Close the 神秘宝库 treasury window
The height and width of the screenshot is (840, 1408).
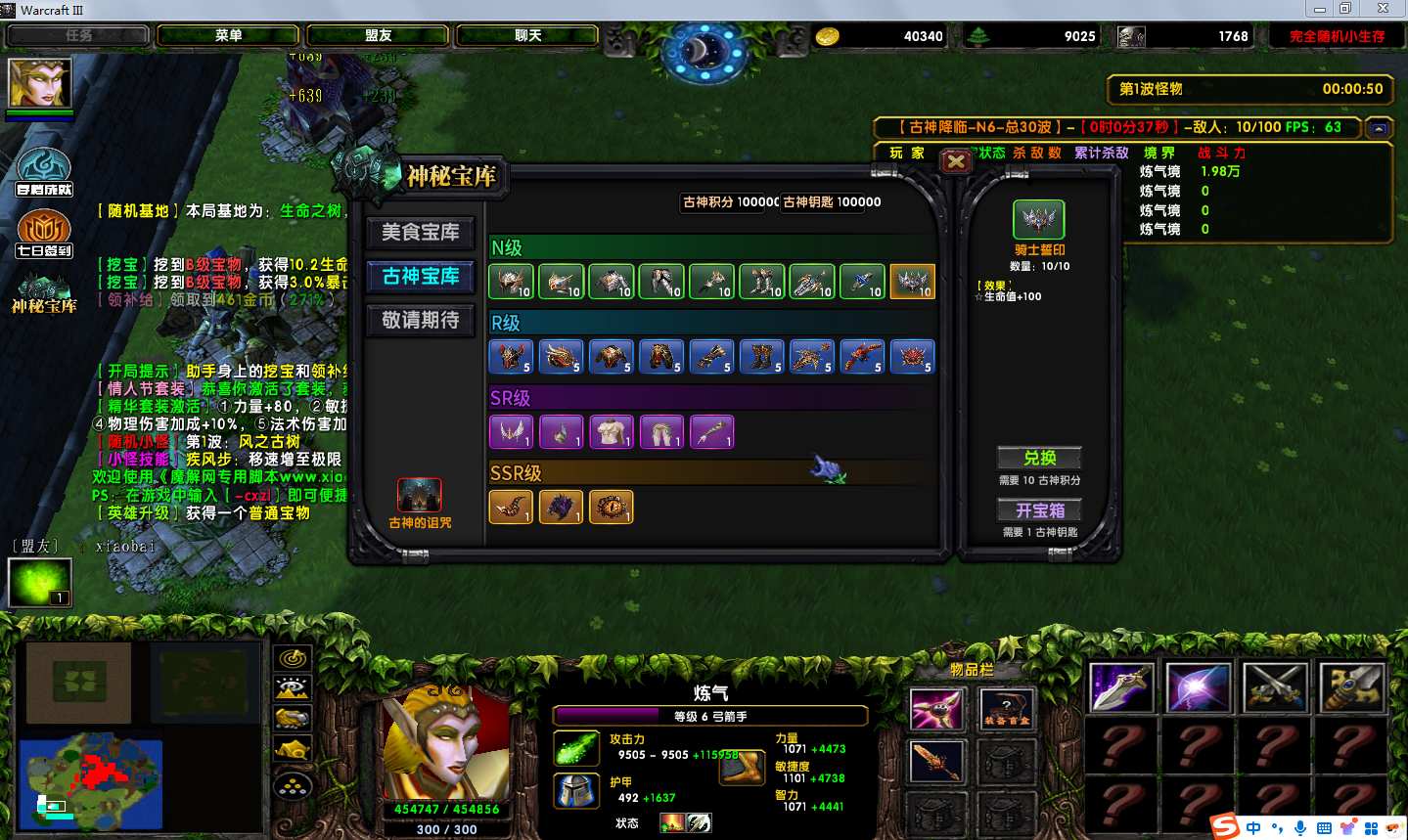click(x=956, y=161)
